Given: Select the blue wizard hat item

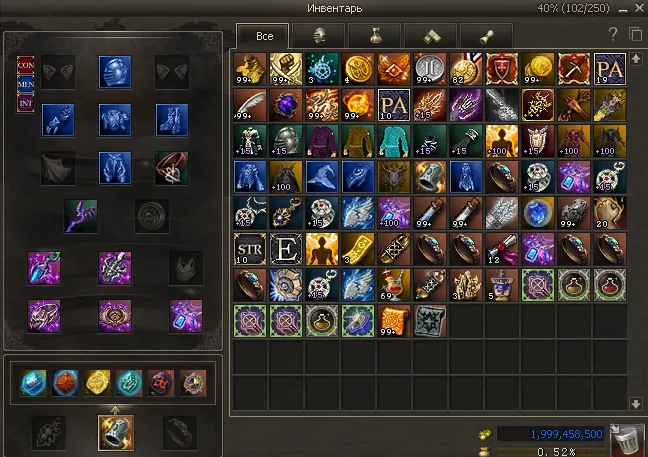Looking at the screenshot, I should tap(321, 176).
